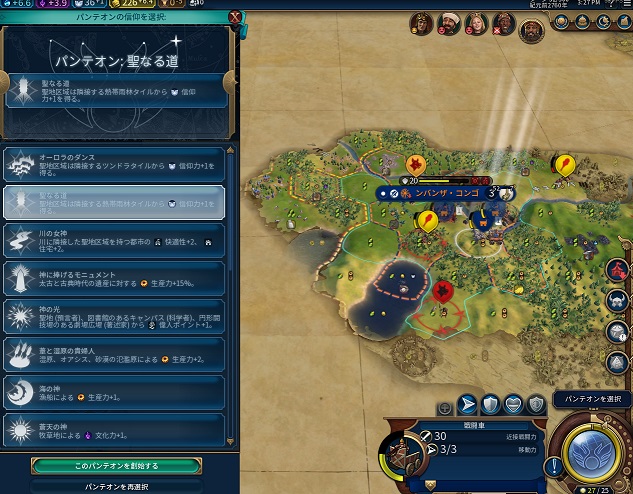Activate the move-arrow unit action icon
The height and width of the screenshot is (494, 633).
coord(466,404)
